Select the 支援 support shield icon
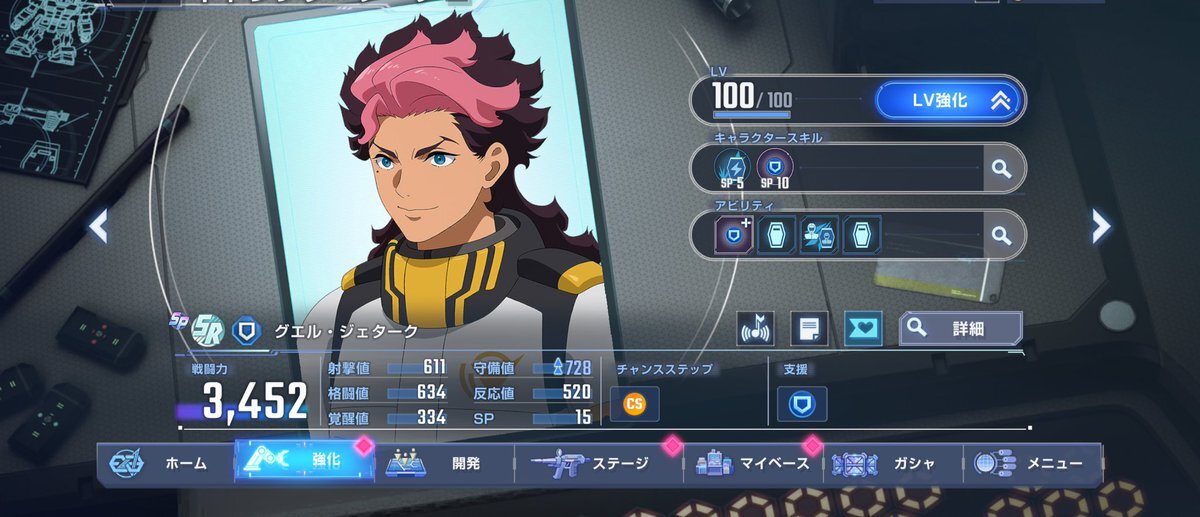Screen dimensions: 1200x517 801,403
